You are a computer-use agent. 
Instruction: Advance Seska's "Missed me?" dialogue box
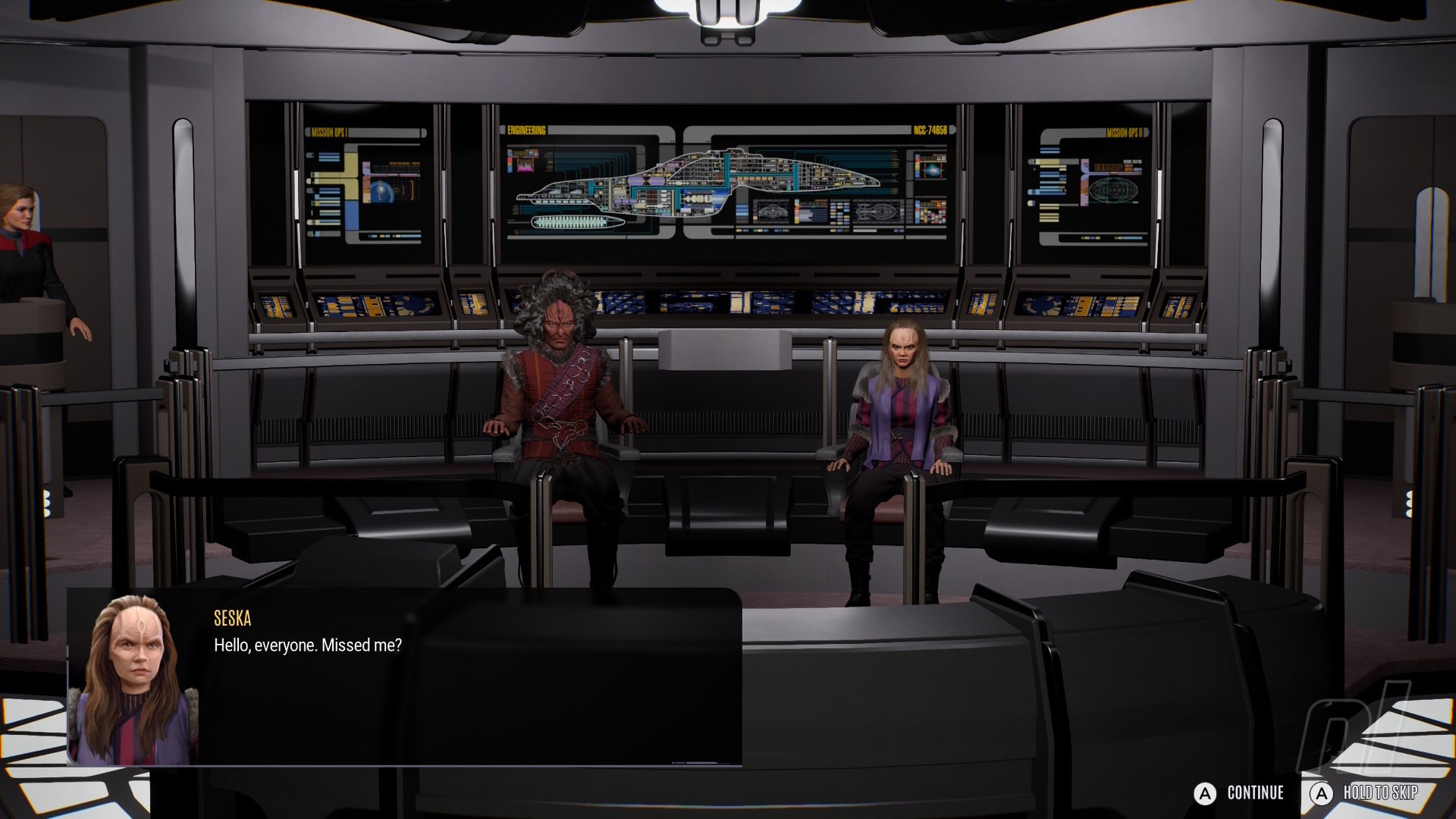pyautogui.click(x=404, y=676)
